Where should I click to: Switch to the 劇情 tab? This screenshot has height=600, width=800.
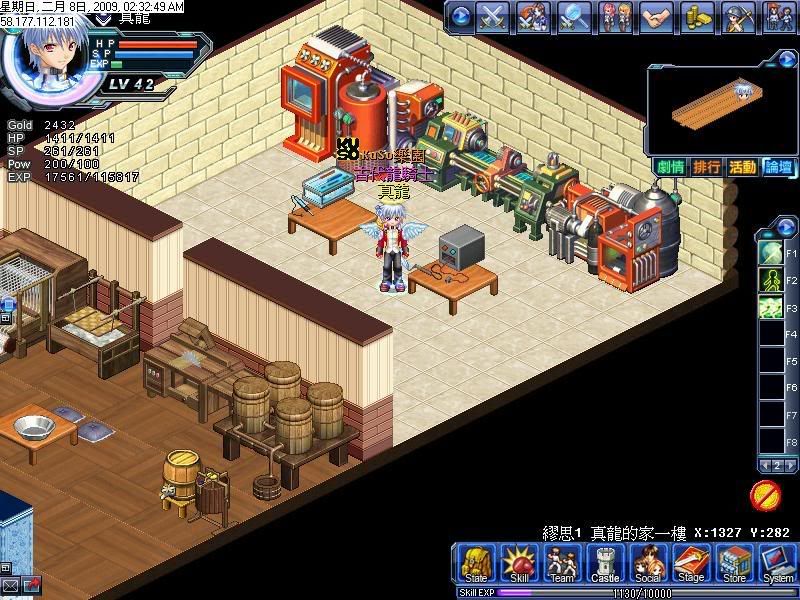(x=671, y=167)
